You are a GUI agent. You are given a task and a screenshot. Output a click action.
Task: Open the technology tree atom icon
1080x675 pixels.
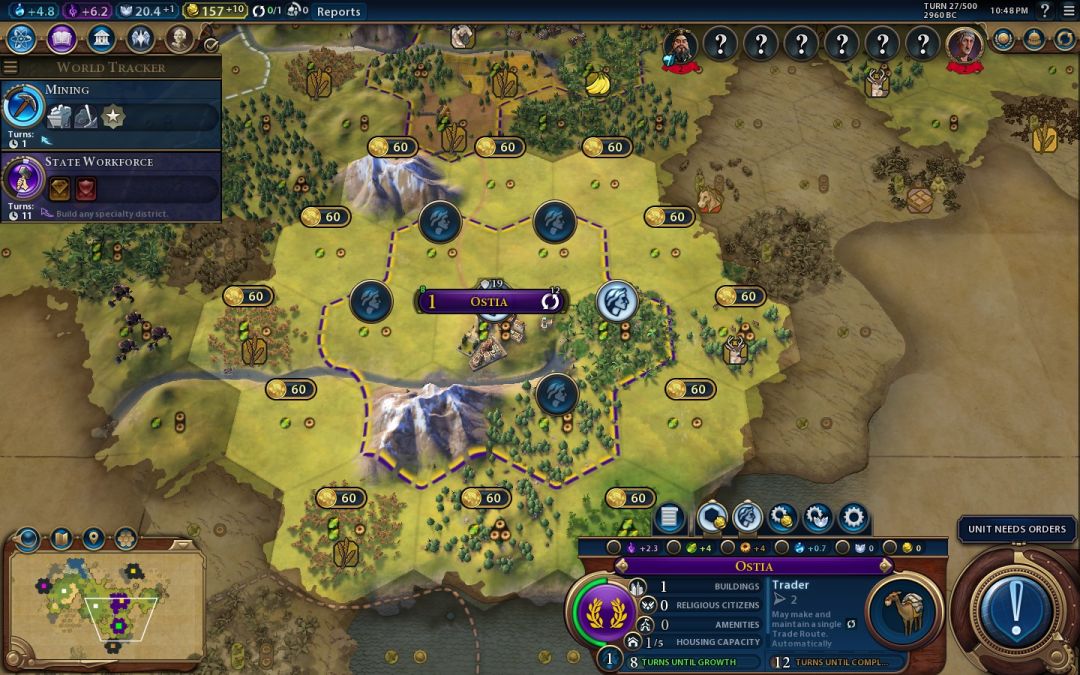tap(22, 39)
